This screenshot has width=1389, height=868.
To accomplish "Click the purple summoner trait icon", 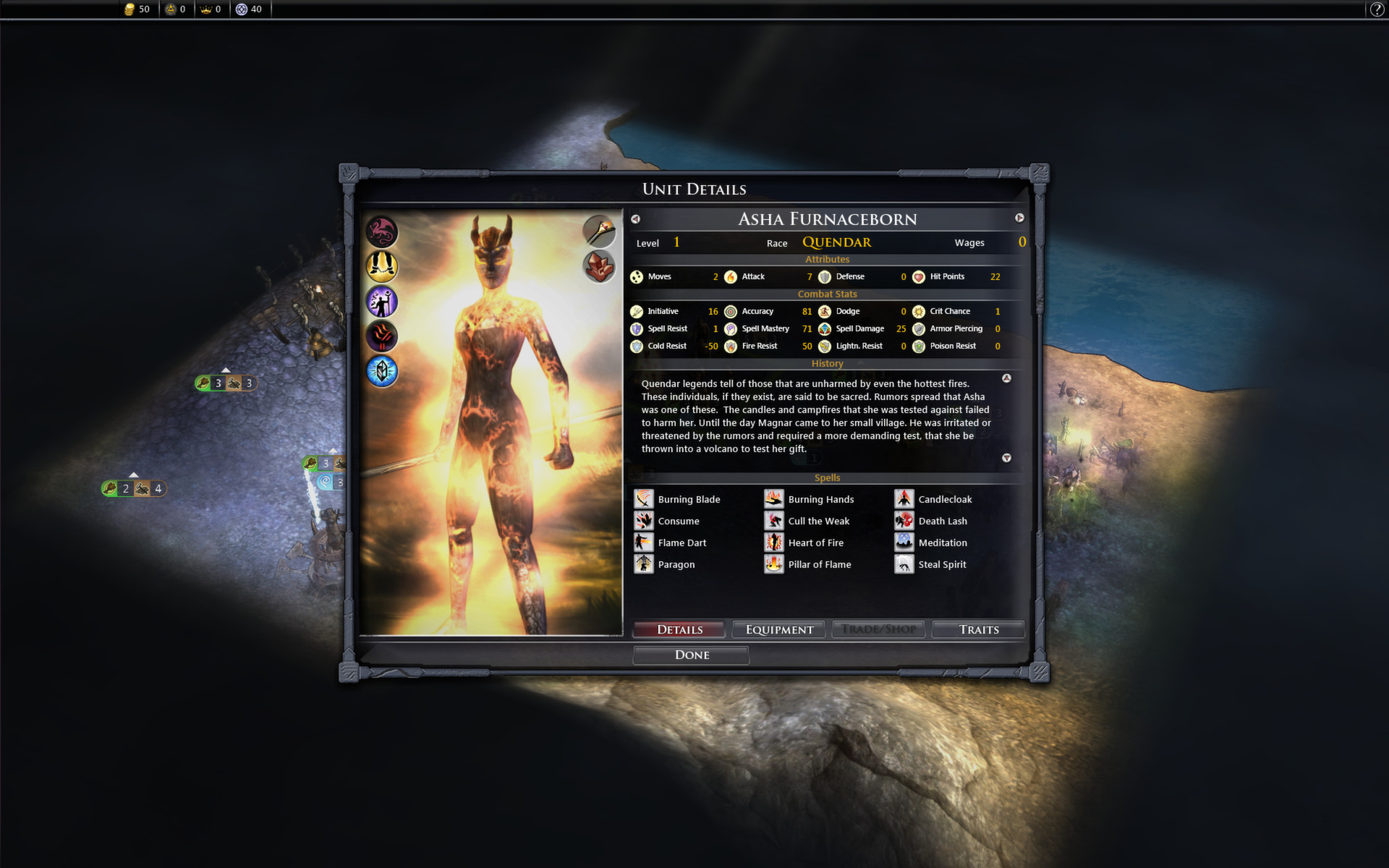I will [x=382, y=302].
